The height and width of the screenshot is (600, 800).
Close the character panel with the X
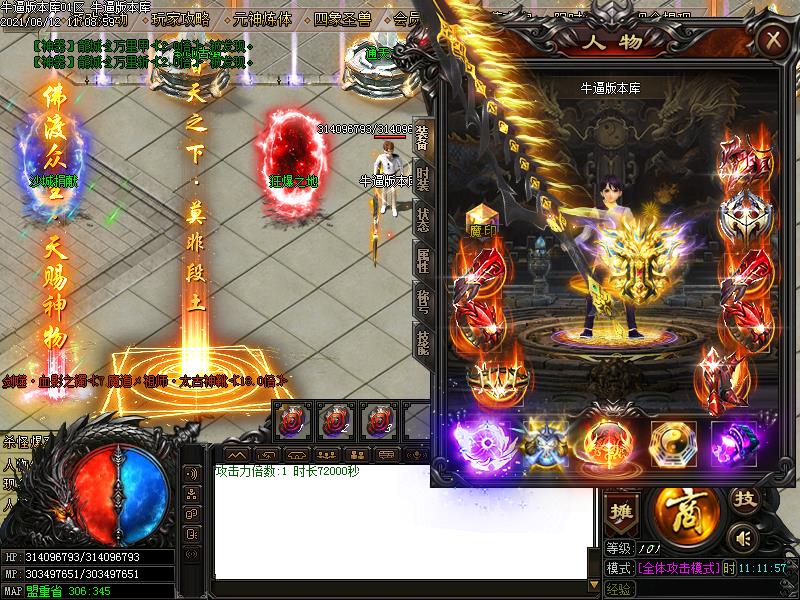[x=772, y=41]
